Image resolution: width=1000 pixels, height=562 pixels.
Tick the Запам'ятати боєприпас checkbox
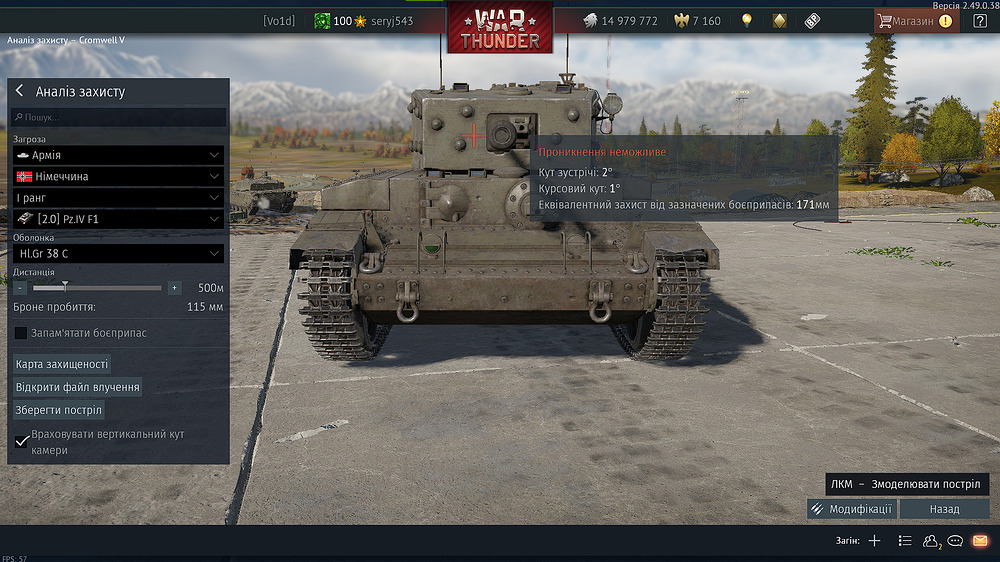pyautogui.click(x=21, y=333)
